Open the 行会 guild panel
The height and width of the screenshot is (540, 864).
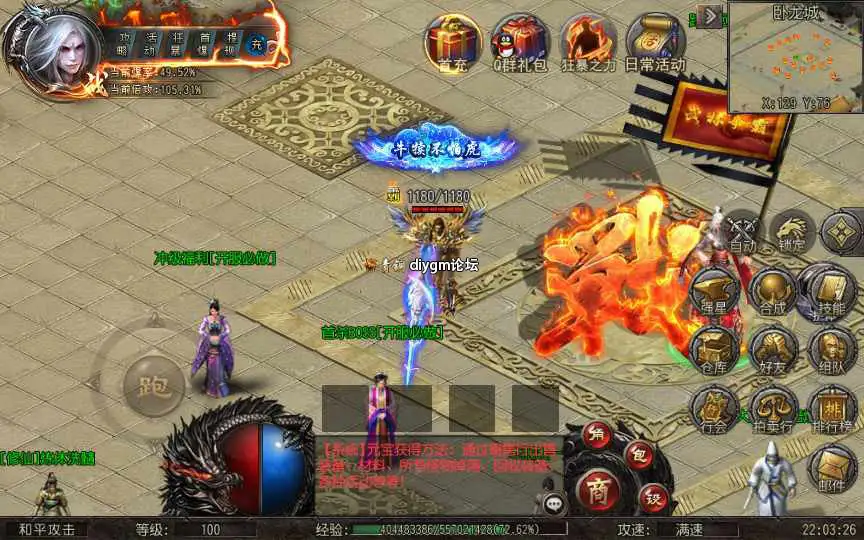pyautogui.click(x=714, y=410)
